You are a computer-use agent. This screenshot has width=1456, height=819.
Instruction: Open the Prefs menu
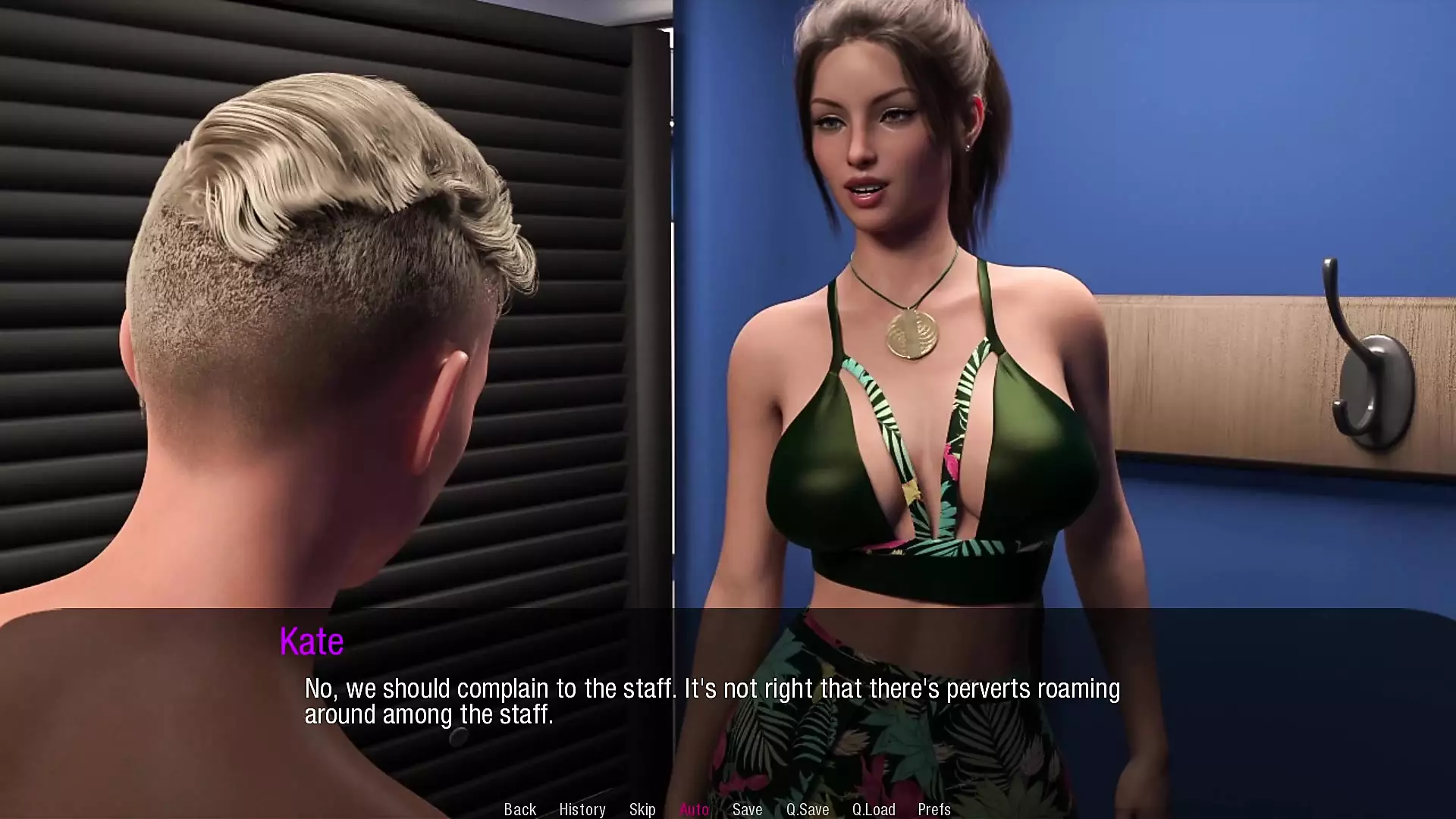point(934,809)
